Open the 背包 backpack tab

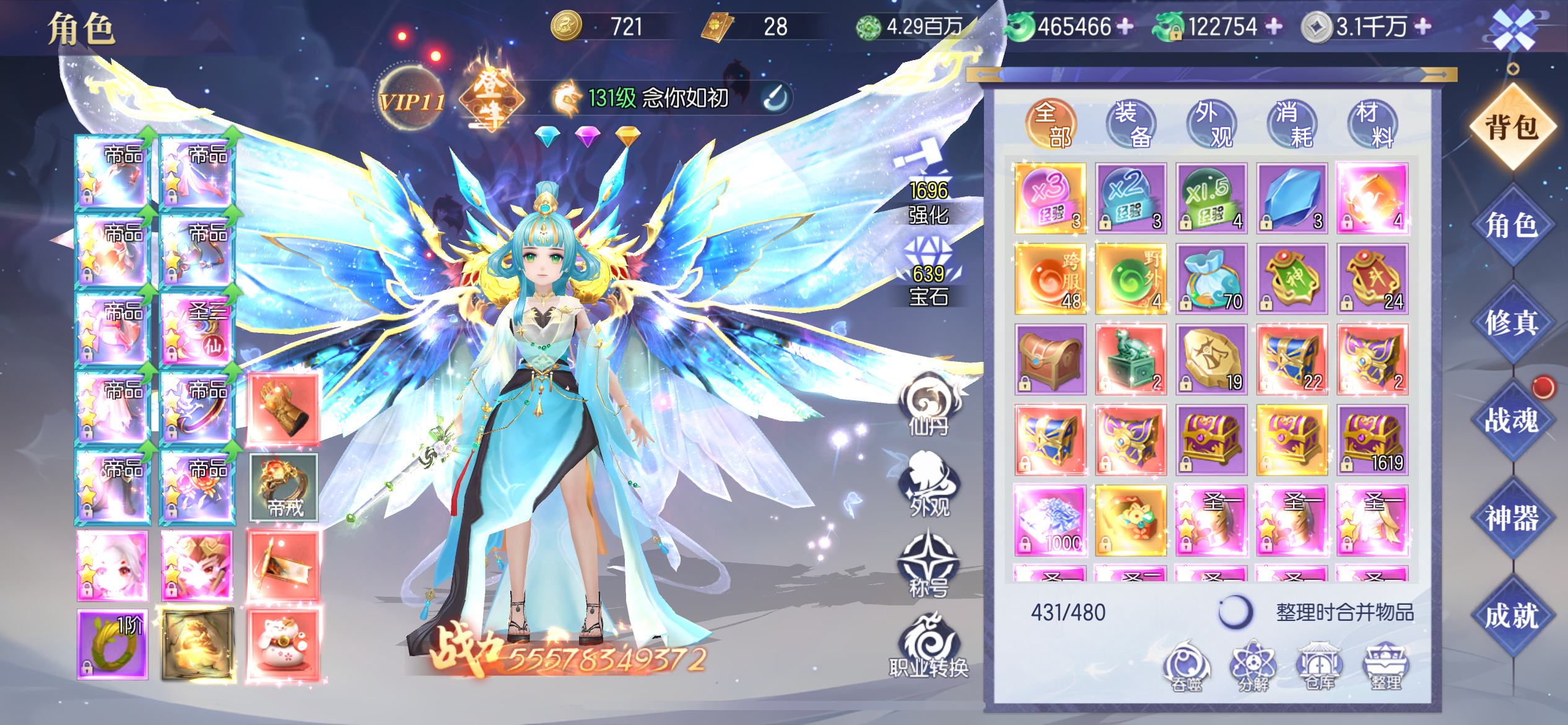point(1511,127)
